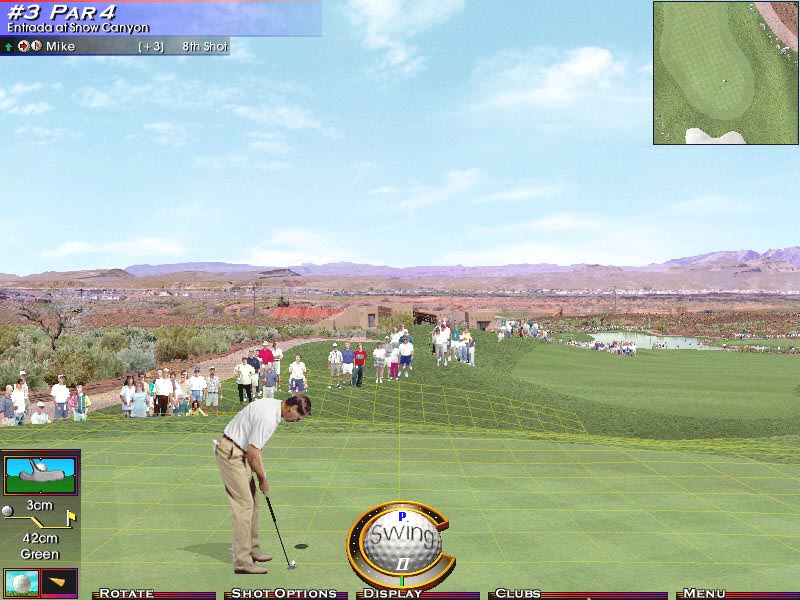Open the Display menu

click(393, 594)
